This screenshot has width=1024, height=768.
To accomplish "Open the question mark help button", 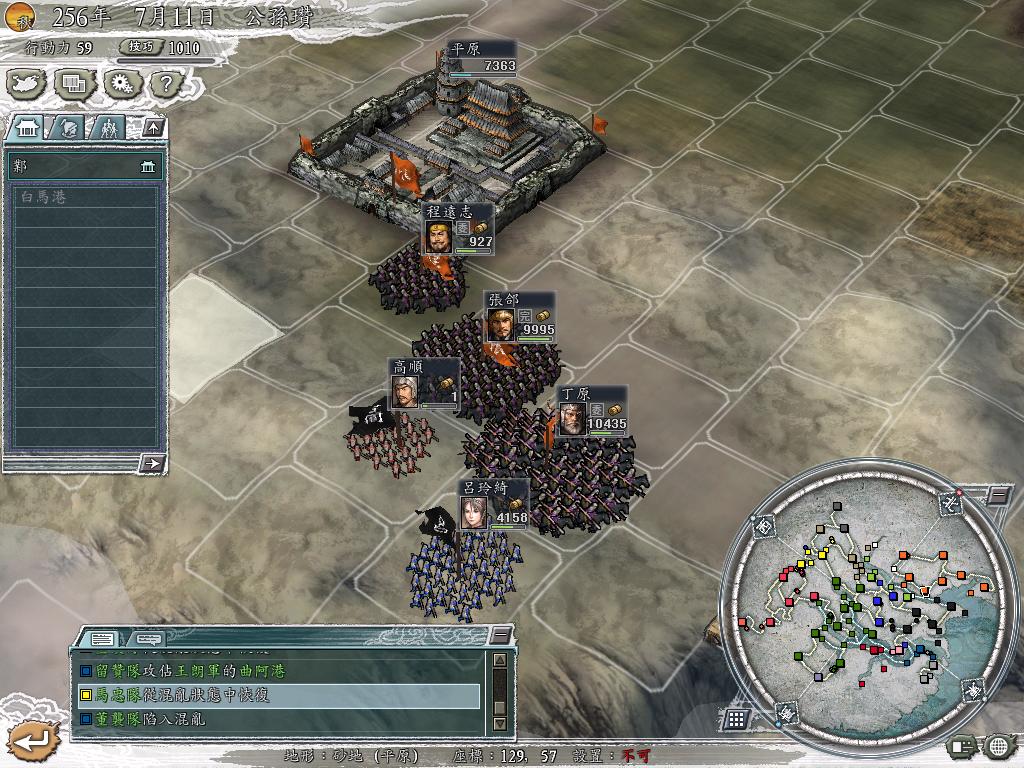I will point(165,84).
